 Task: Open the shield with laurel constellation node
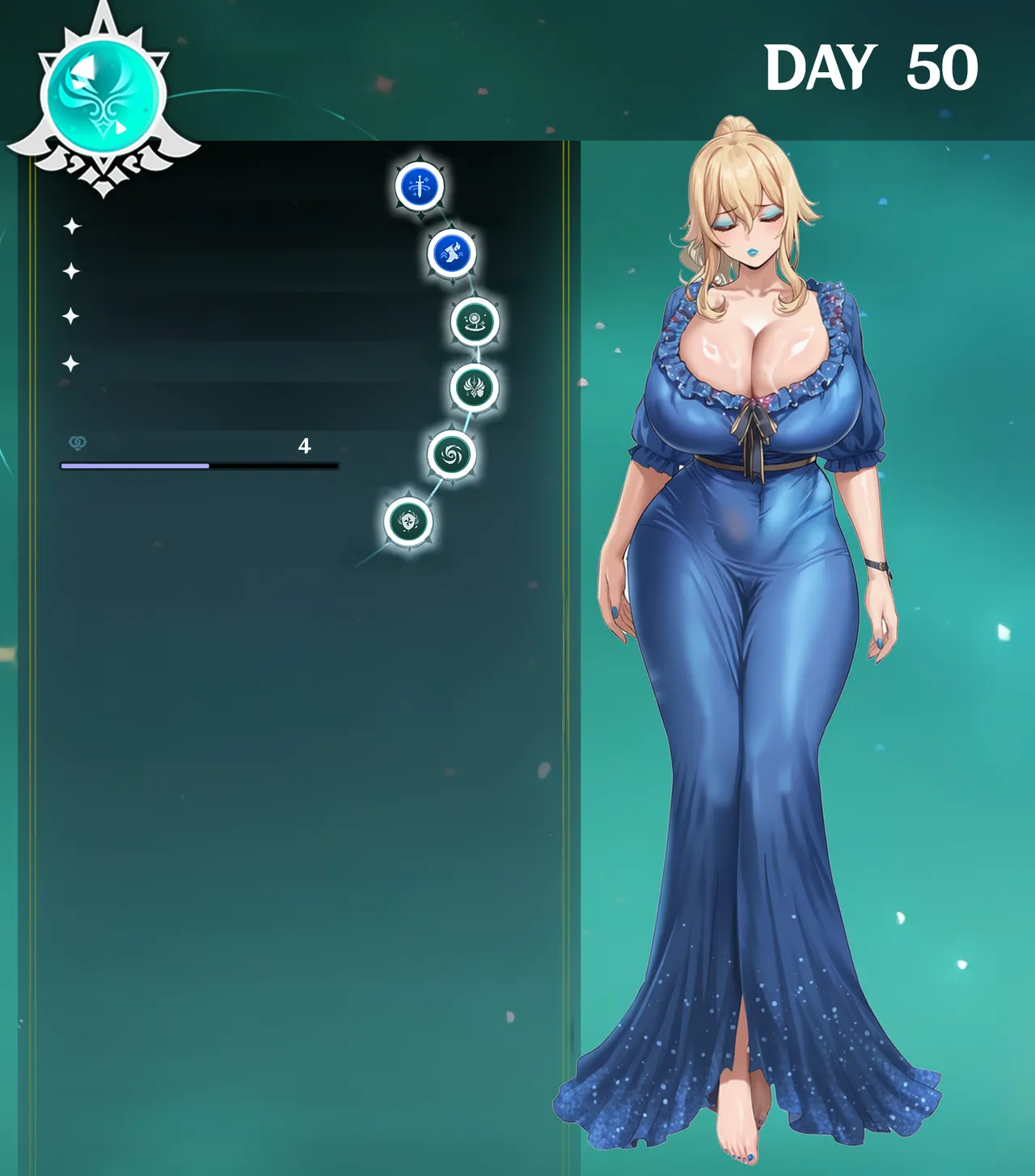(408, 522)
